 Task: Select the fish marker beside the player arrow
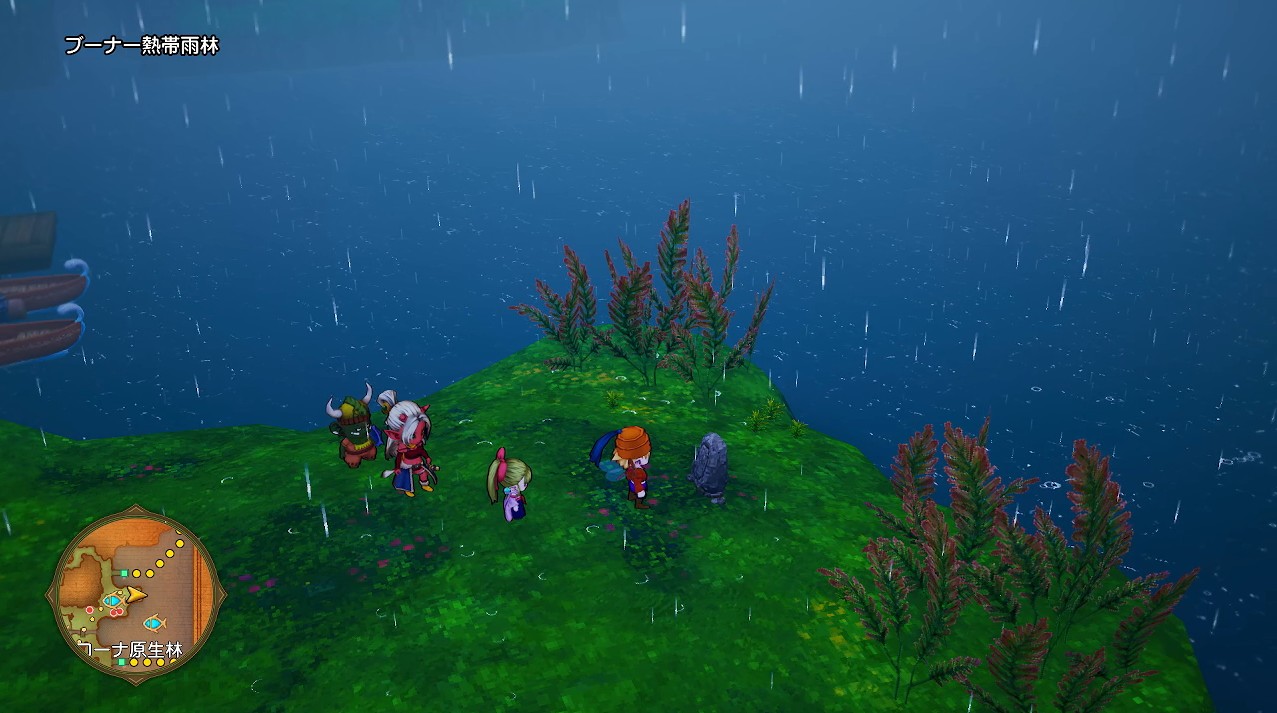112,600
